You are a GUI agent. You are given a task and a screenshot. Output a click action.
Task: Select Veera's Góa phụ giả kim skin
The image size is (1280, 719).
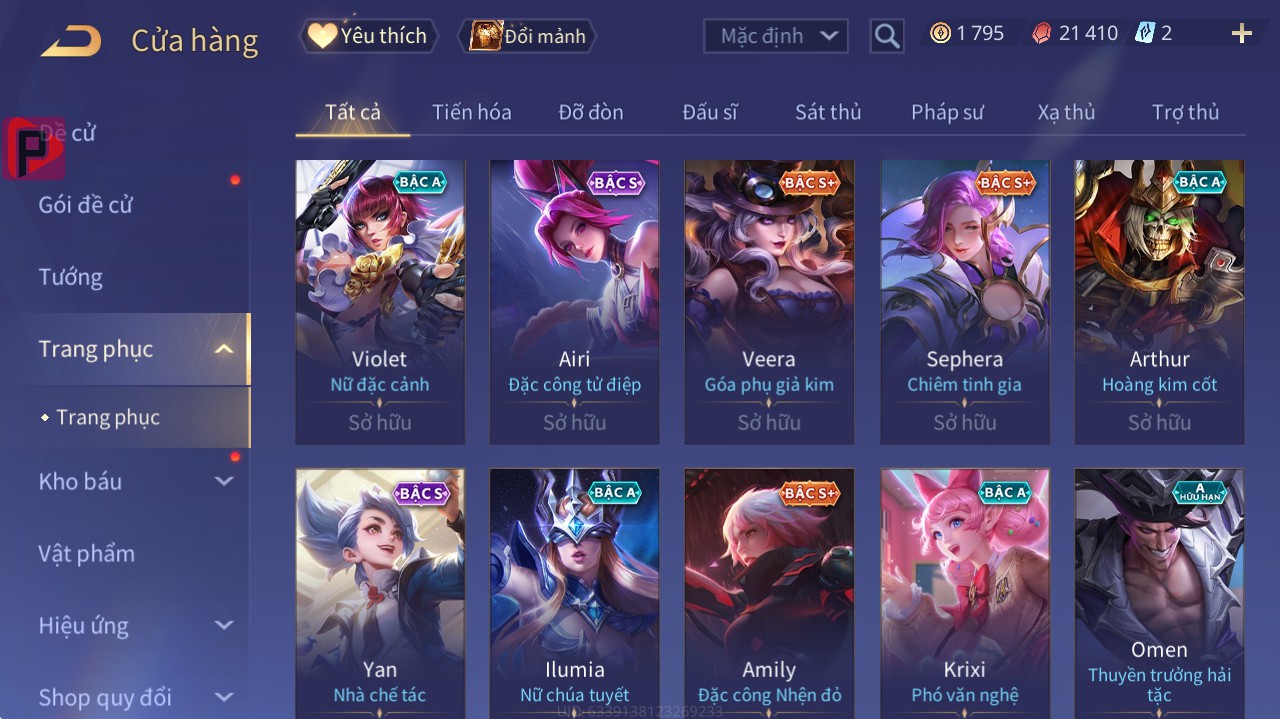point(769,300)
